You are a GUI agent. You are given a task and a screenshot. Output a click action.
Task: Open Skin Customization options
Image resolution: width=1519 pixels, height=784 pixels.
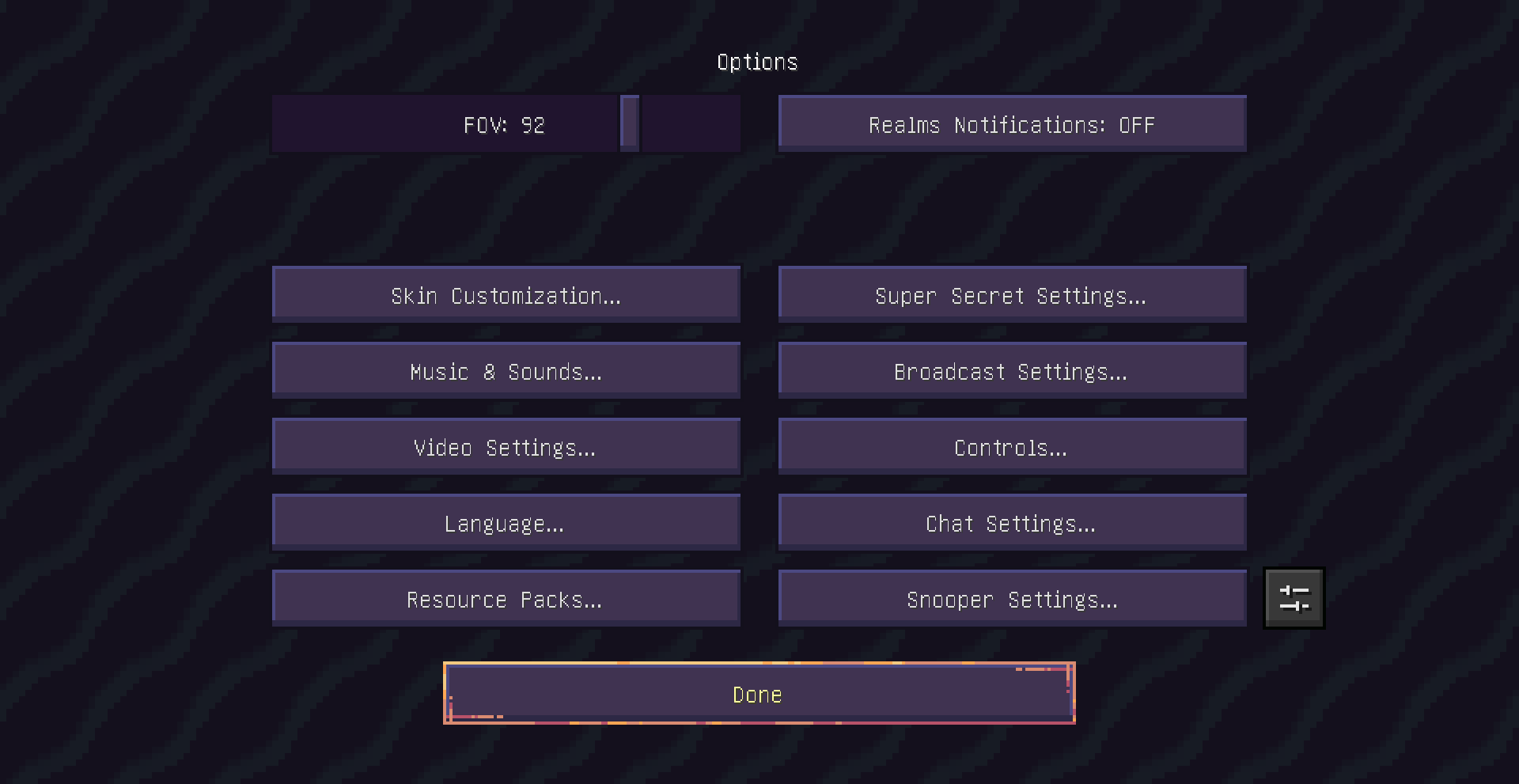tap(506, 294)
